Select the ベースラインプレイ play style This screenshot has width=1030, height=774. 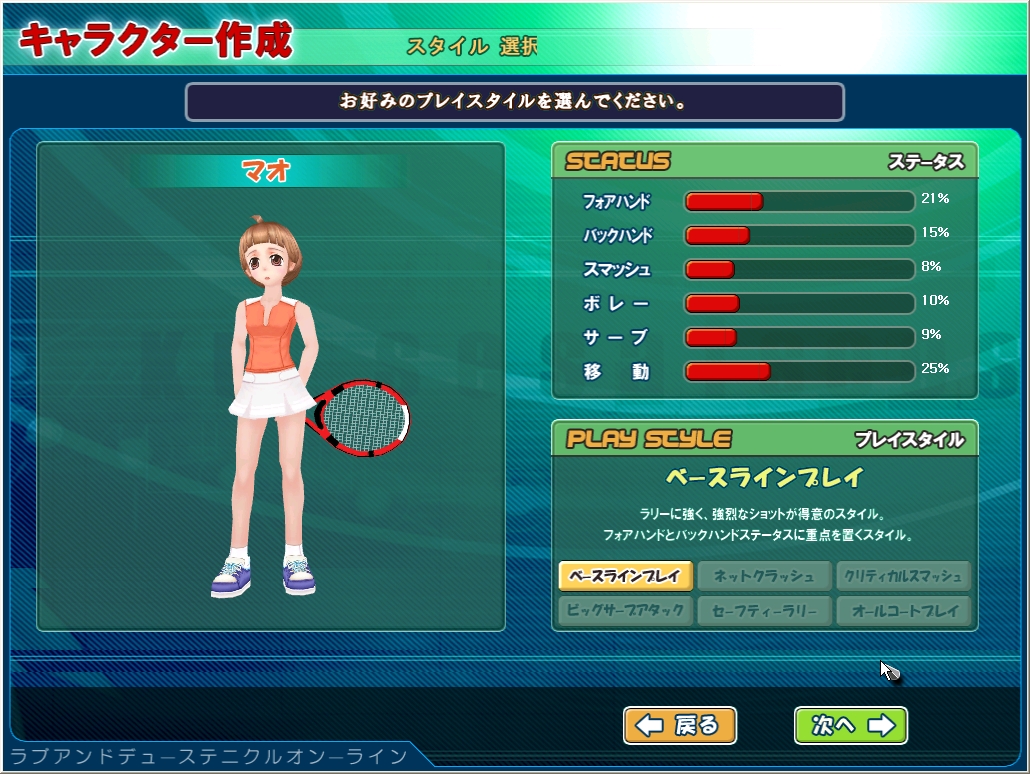pos(625,576)
